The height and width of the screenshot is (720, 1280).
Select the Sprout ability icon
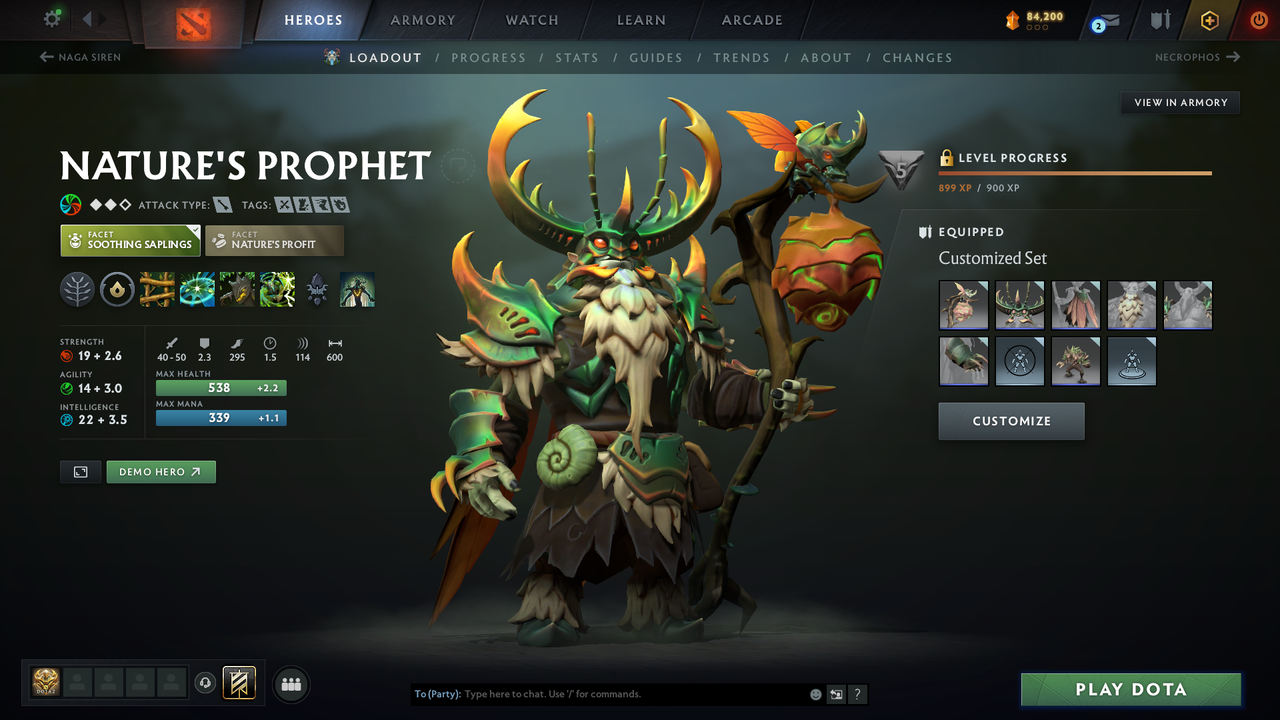tap(157, 290)
